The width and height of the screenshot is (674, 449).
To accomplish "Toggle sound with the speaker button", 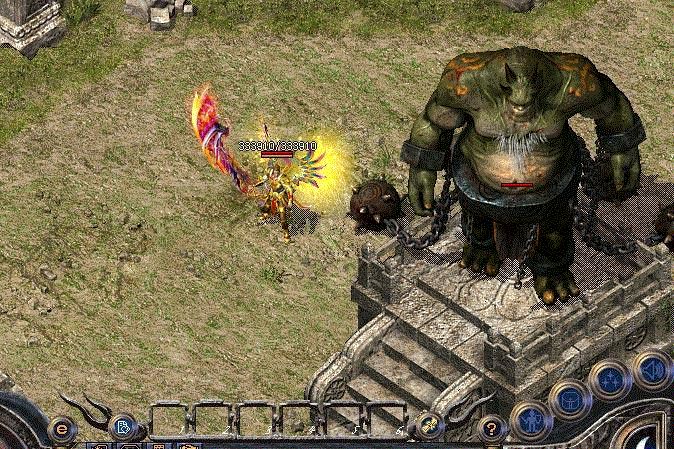I will point(652,368).
